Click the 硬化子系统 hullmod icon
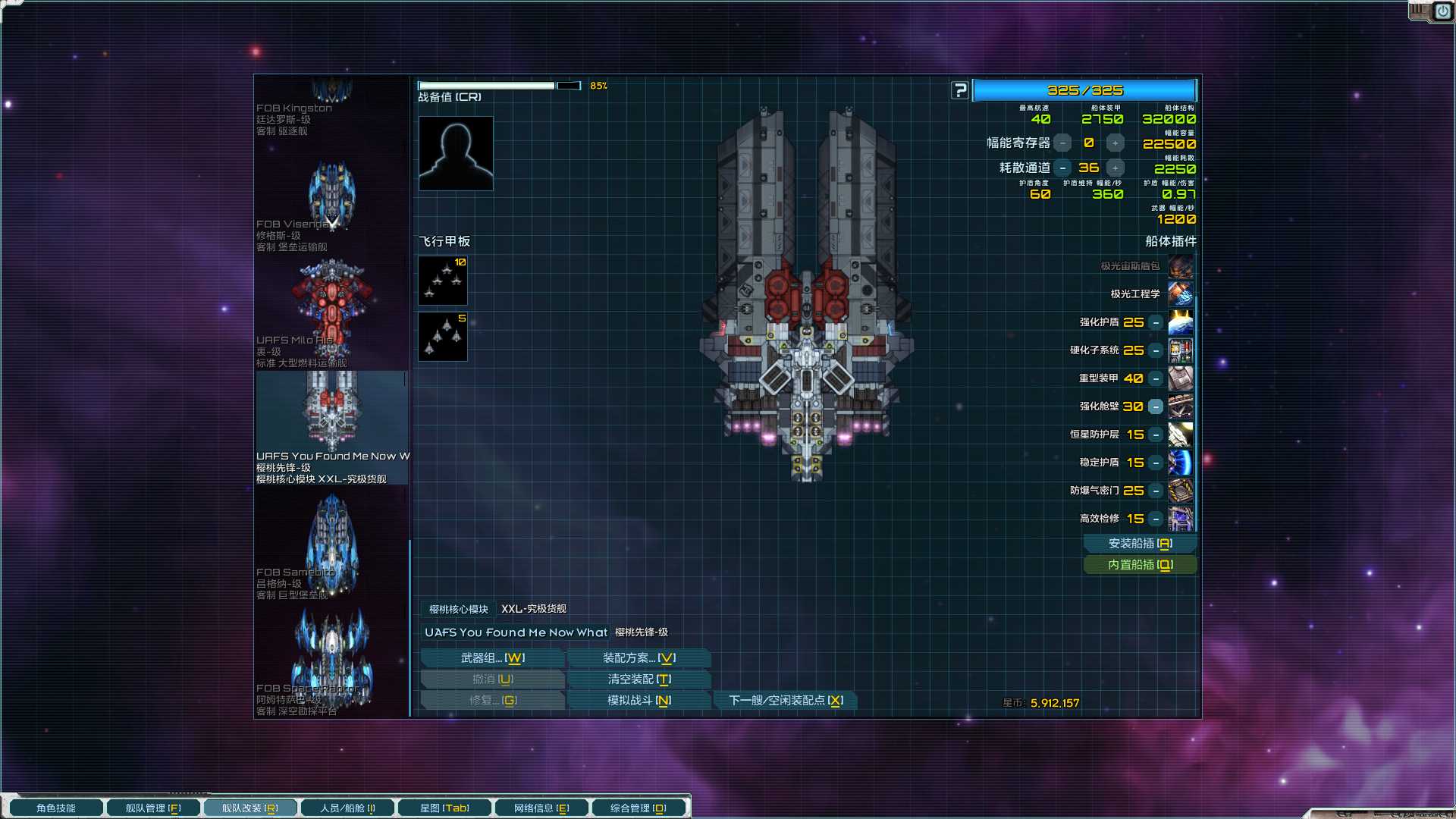 pos(1181,350)
